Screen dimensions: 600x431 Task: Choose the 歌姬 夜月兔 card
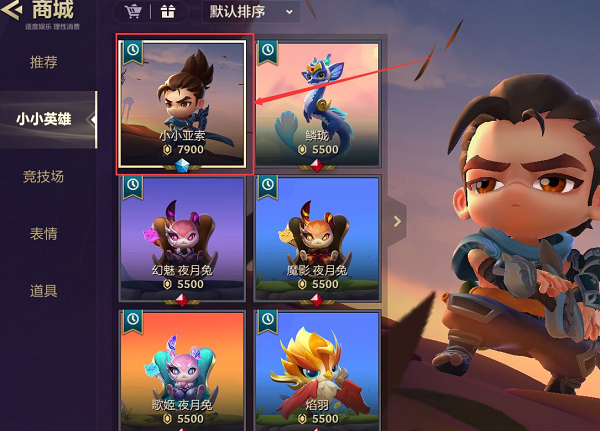(x=182, y=372)
